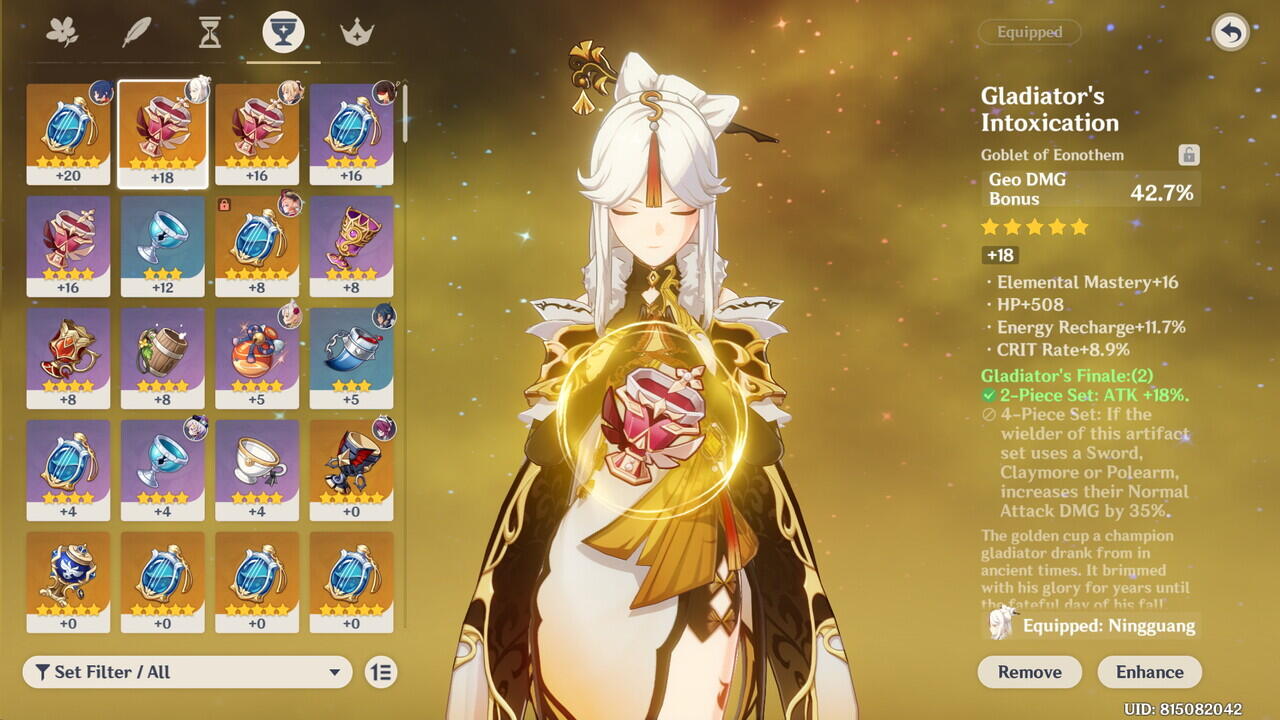Select the +5 orange teapot artifact
The width and height of the screenshot is (1280, 720).
click(257, 358)
